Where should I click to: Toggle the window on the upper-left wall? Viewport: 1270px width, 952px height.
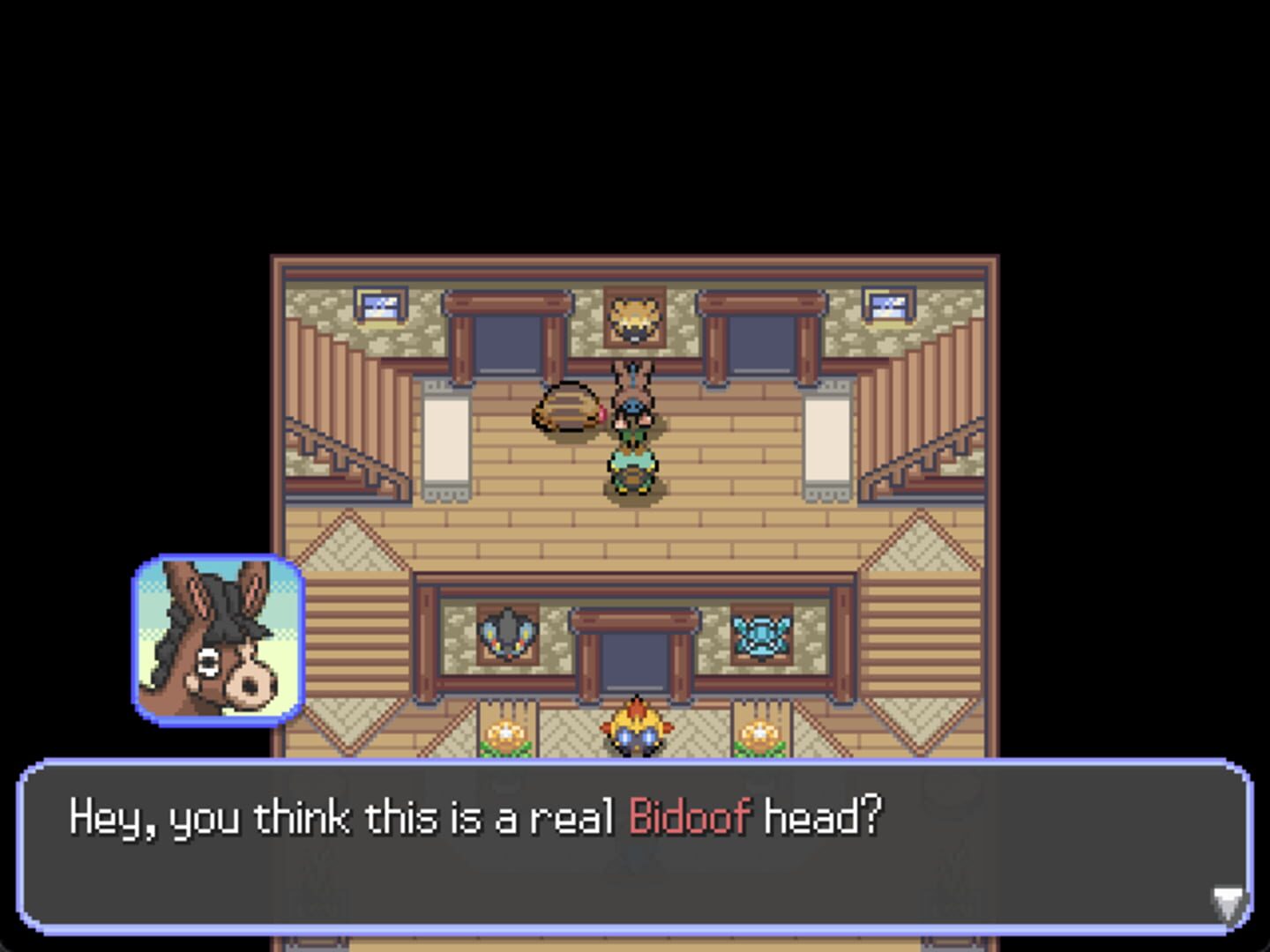pos(382,304)
